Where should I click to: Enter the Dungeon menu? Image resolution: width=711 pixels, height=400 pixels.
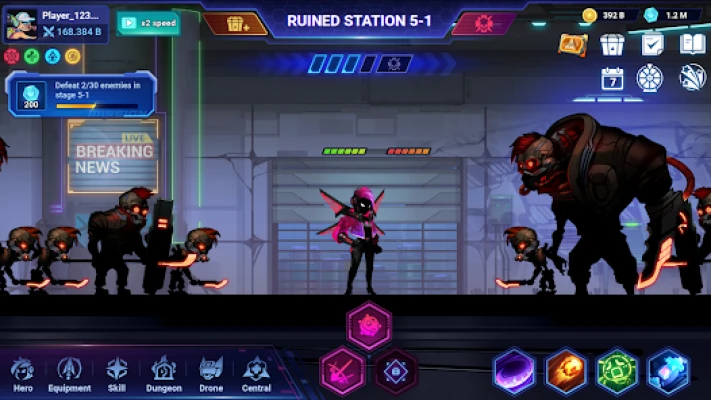coord(164,374)
